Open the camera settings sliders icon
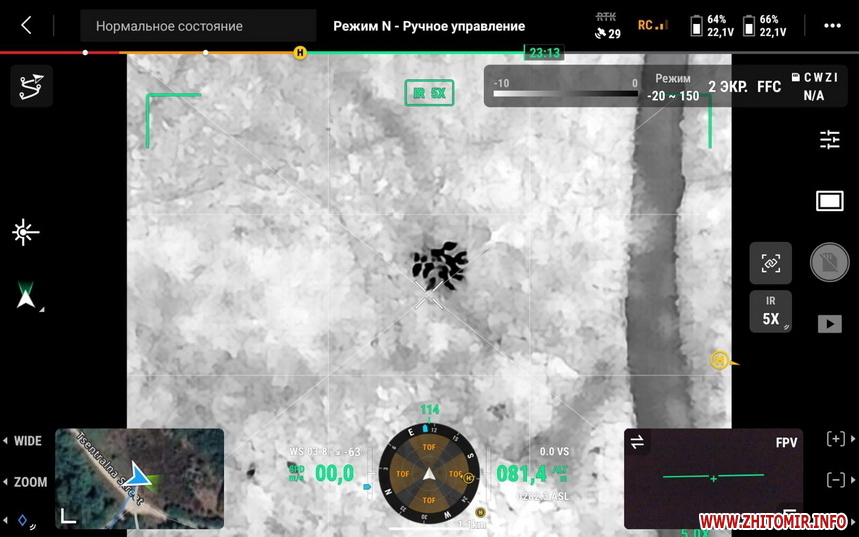 830,140
